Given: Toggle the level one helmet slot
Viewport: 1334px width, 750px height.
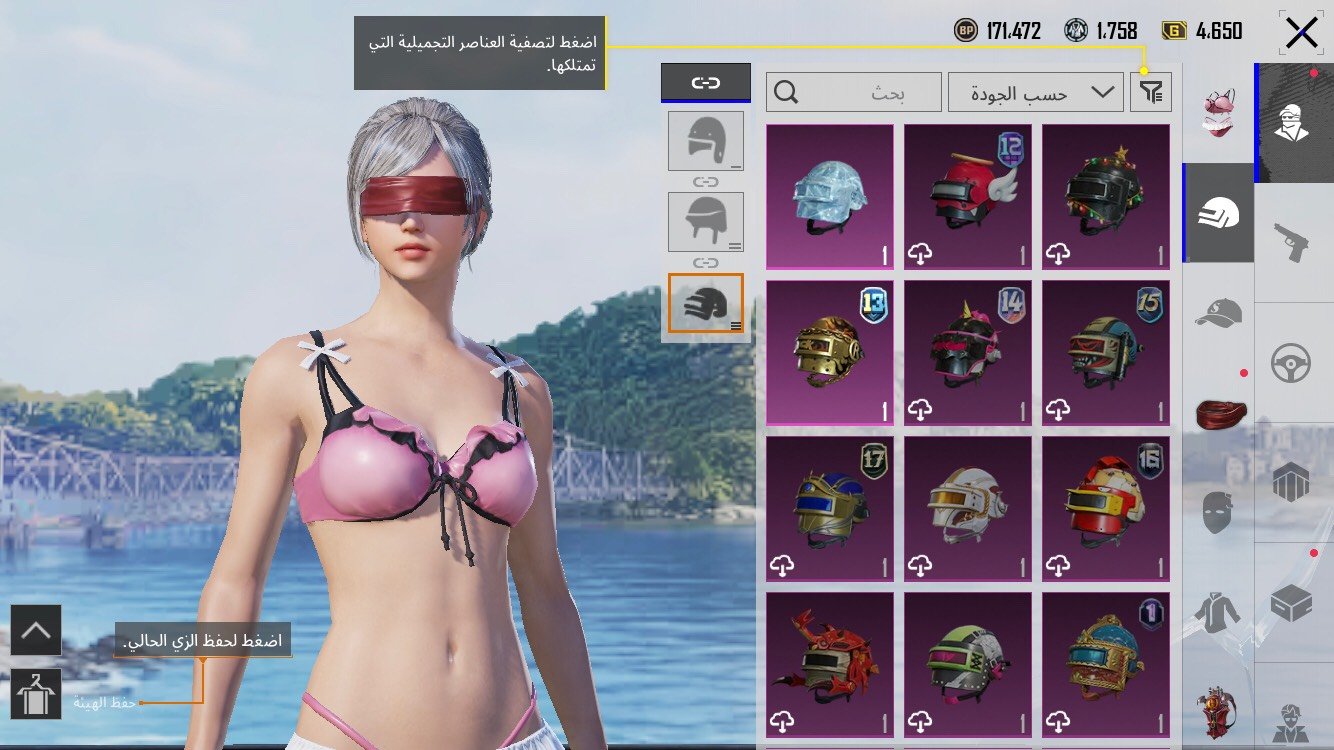Looking at the screenshot, I should click(706, 140).
